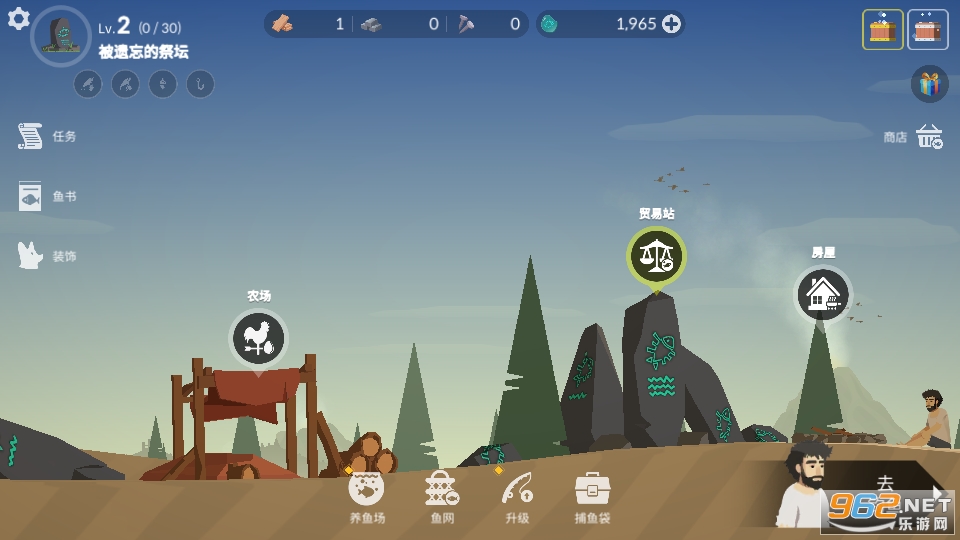Viewport: 960px width, 540px height.
Task: Enter the 房屋 house marker
Action: pos(823,294)
